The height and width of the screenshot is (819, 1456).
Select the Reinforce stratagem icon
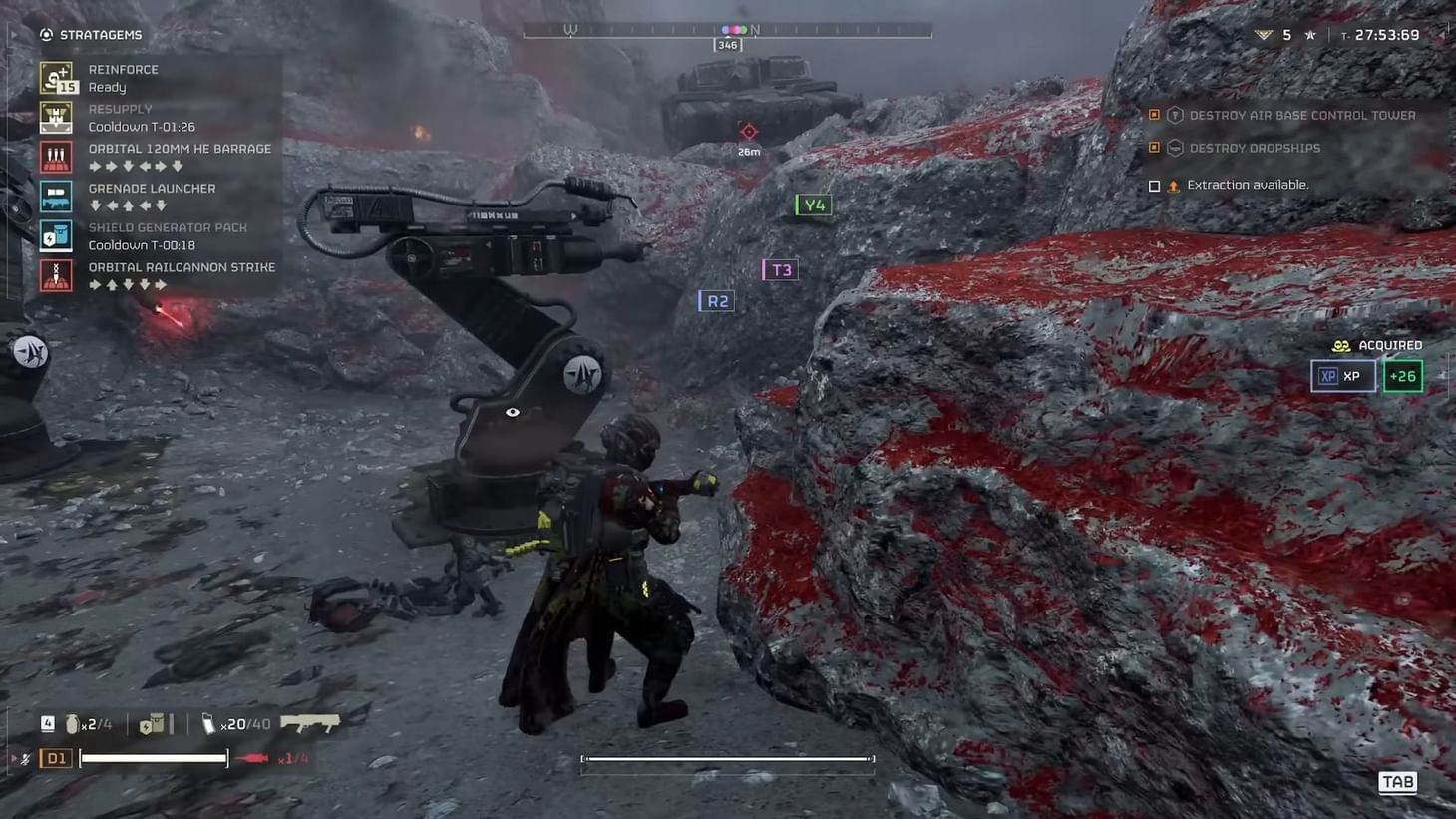(x=56, y=77)
